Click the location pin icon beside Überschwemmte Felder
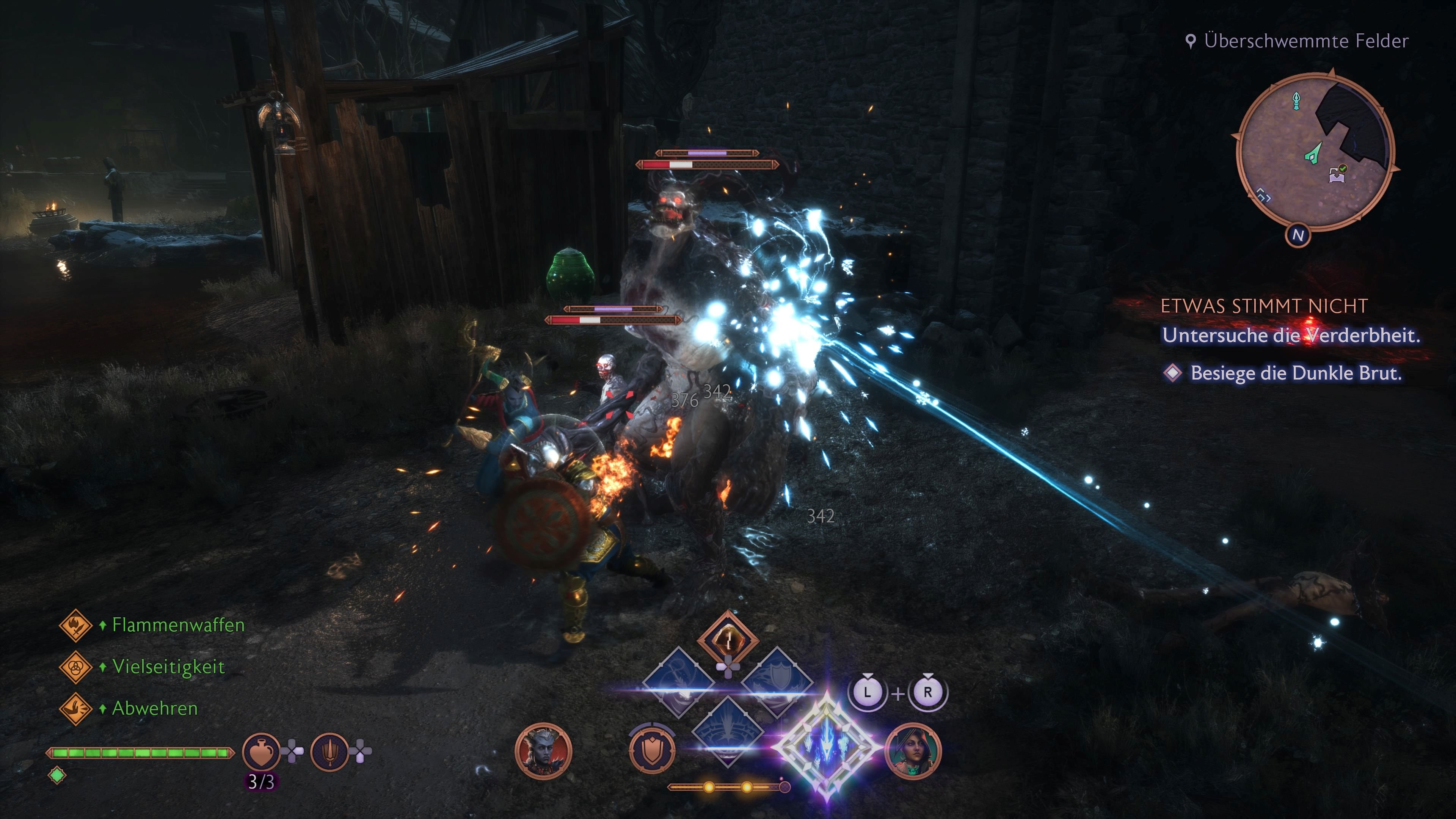The image size is (1456, 819). (x=1191, y=39)
